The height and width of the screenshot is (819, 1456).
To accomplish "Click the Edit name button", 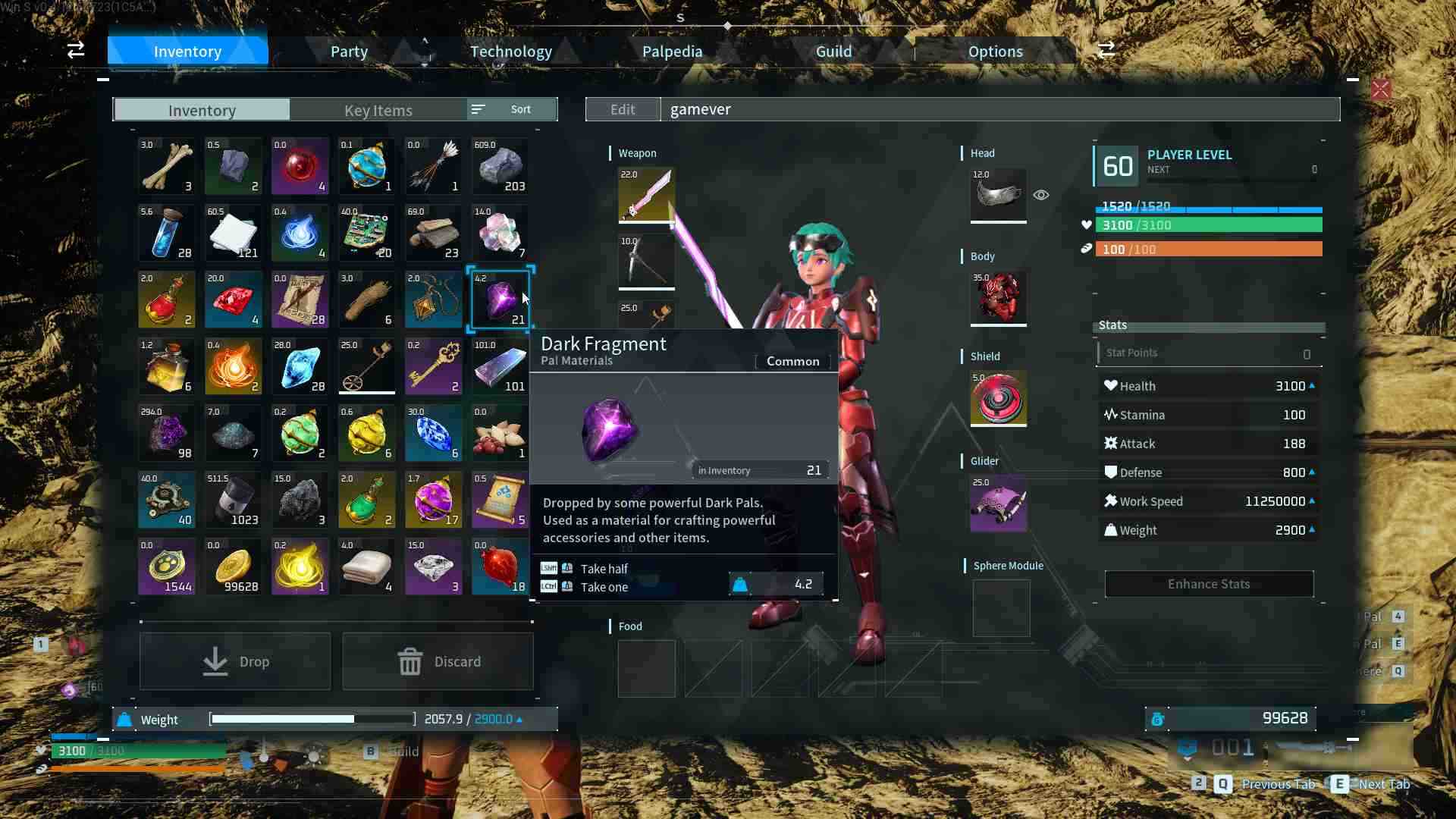I will (623, 109).
